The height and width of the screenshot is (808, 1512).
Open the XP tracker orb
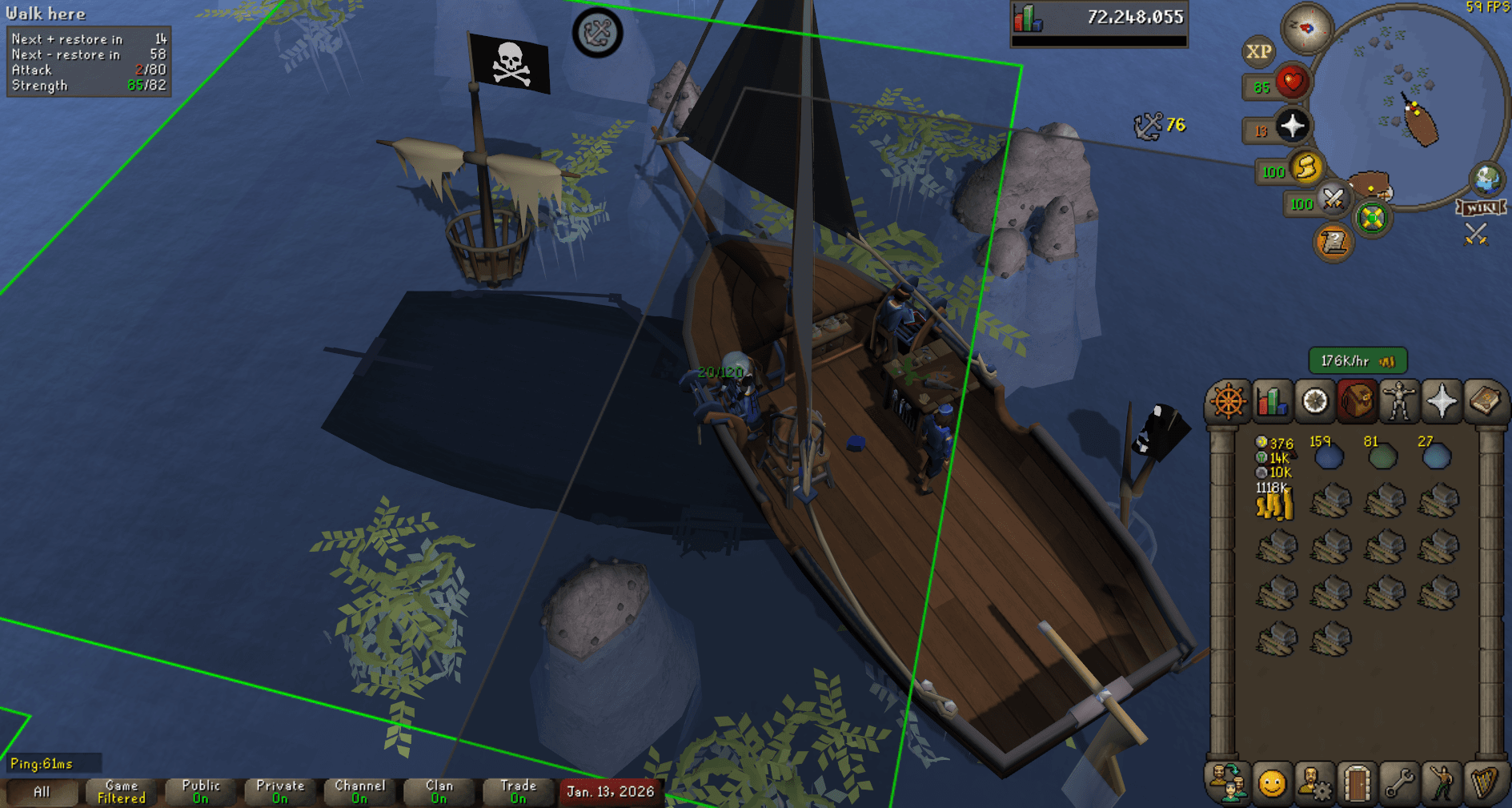click(x=1259, y=52)
